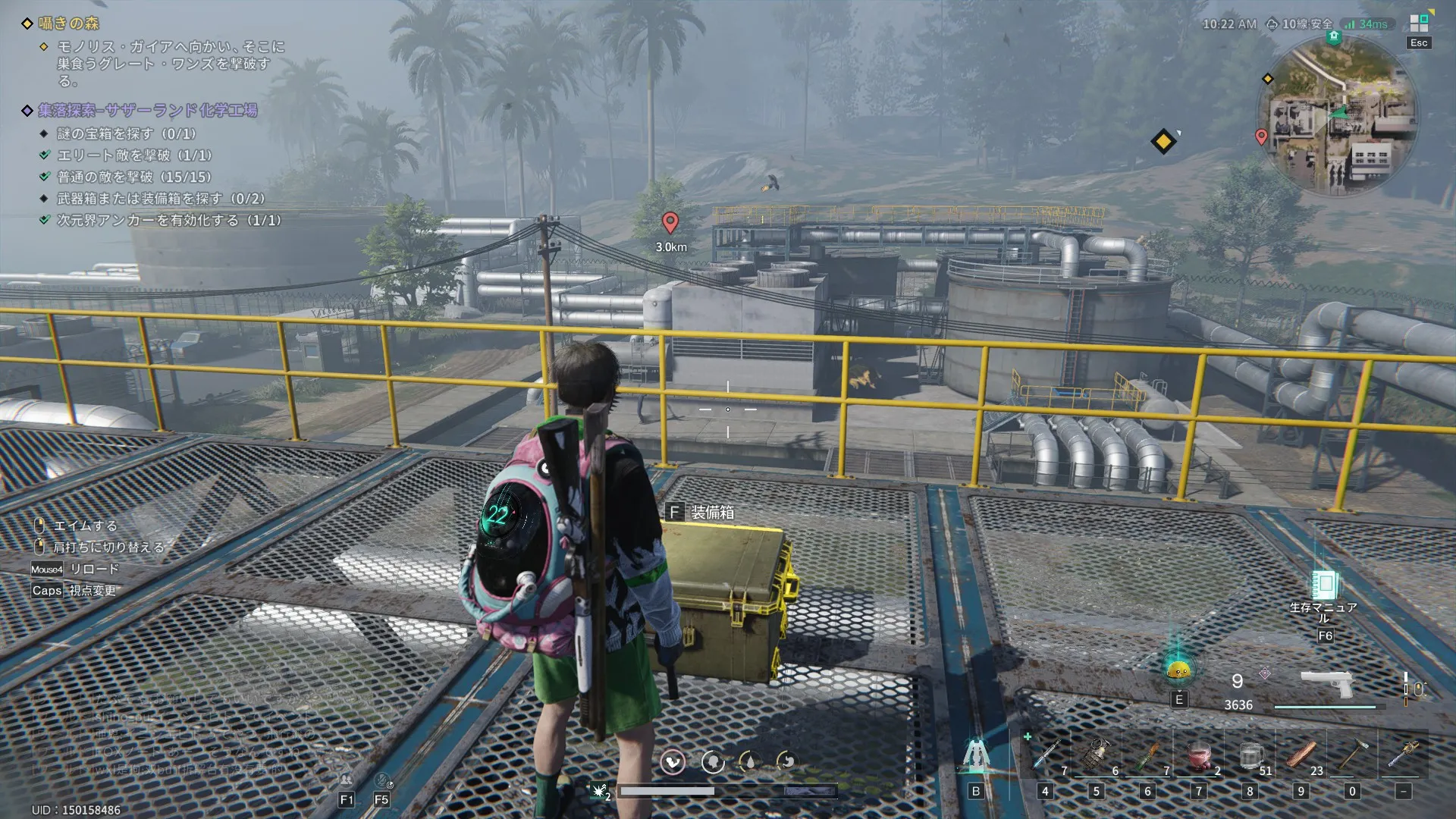Click the water drop hydration status icon
Image resolution: width=1456 pixels, height=819 pixels.
coord(749,761)
